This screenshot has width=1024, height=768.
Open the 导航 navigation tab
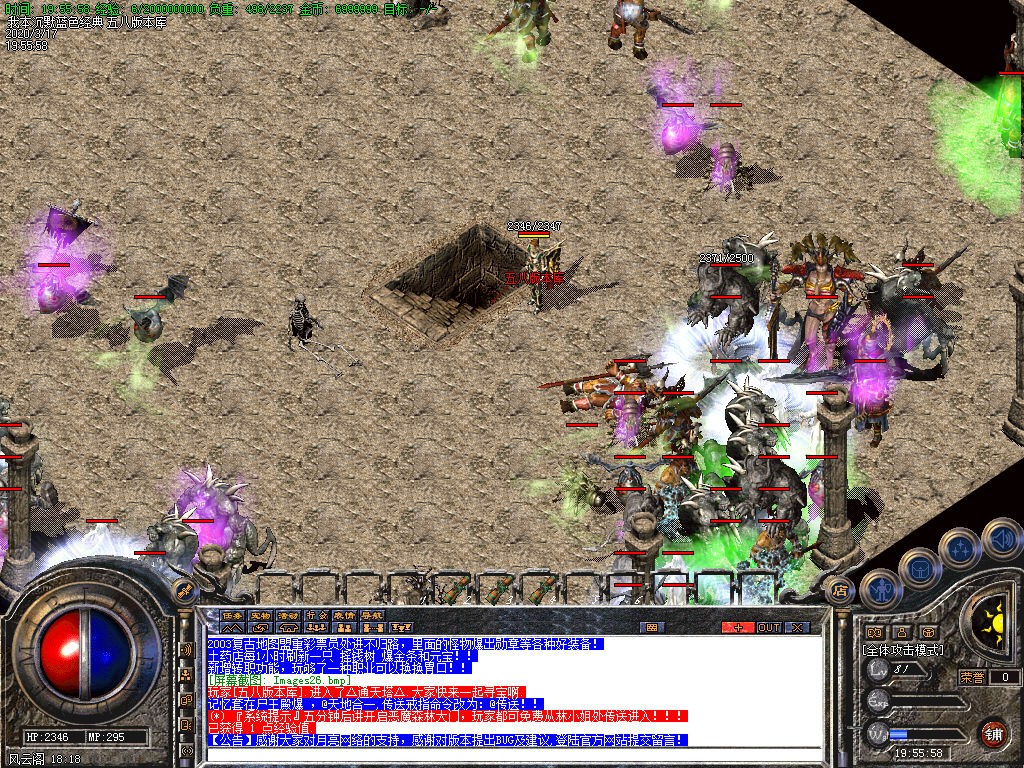click(x=372, y=615)
